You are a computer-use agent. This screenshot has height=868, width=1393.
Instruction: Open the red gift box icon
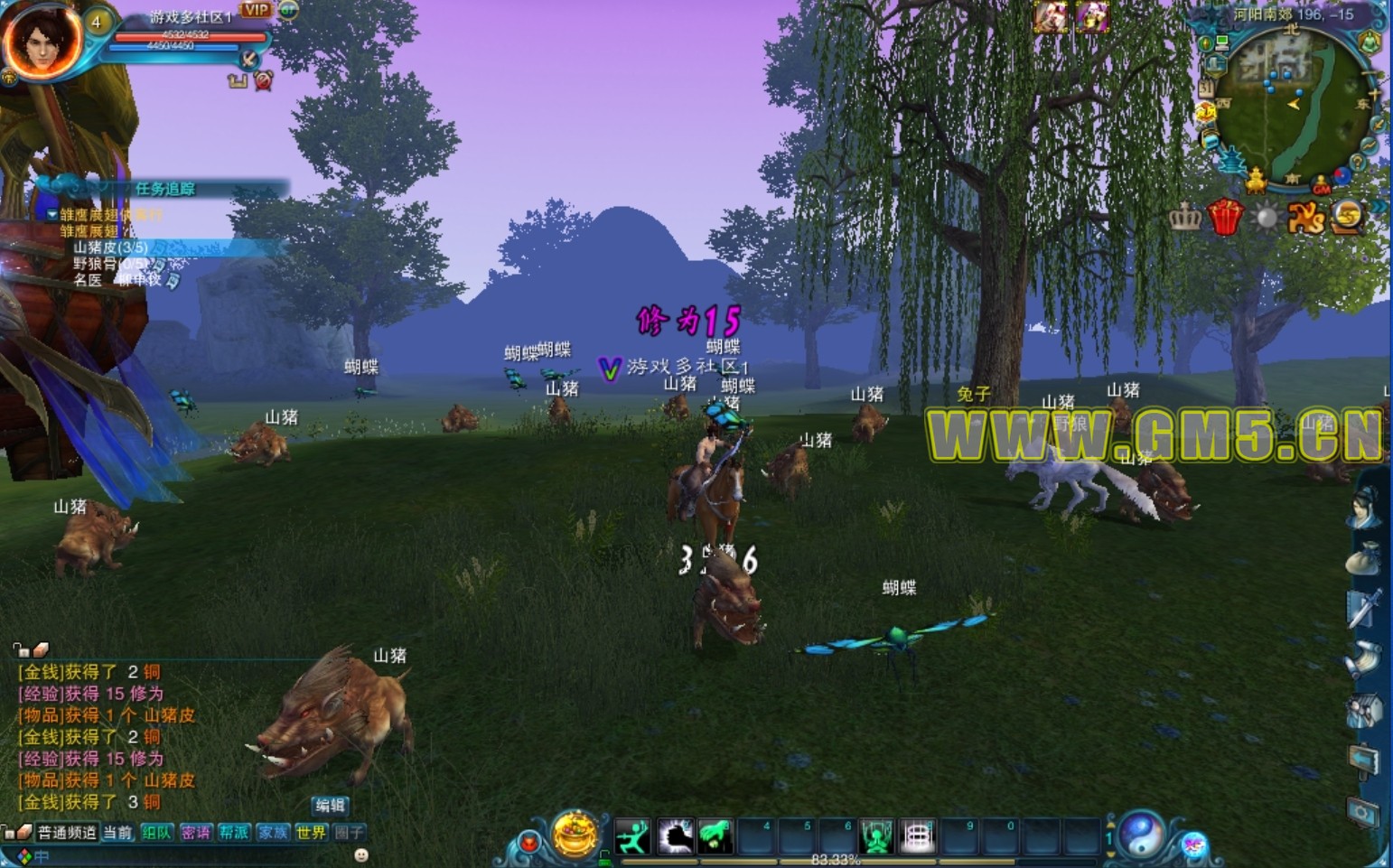pyautogui.click(x=1225, y=218)
